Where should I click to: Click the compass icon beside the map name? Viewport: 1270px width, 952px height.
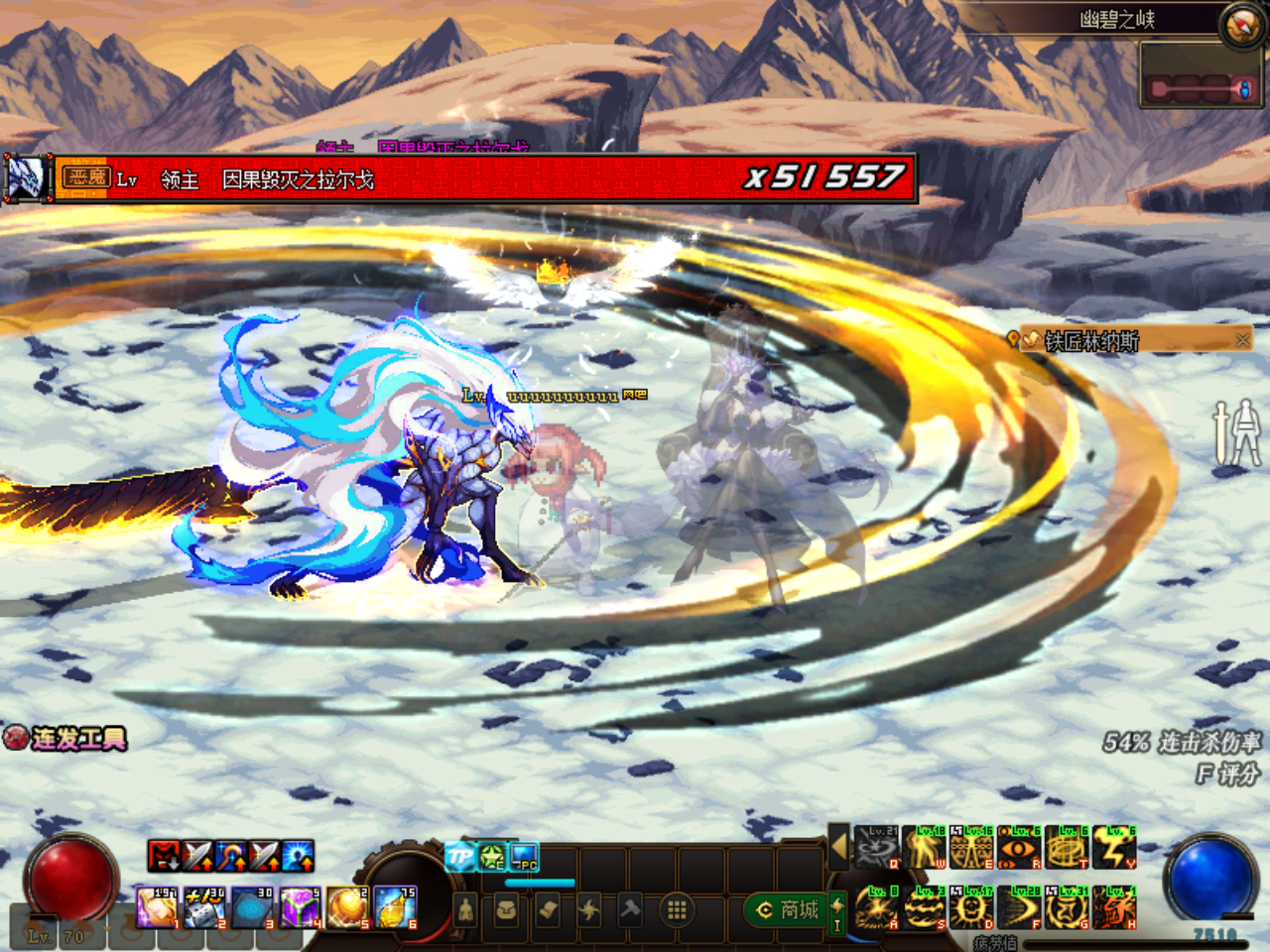(1241, 25)
